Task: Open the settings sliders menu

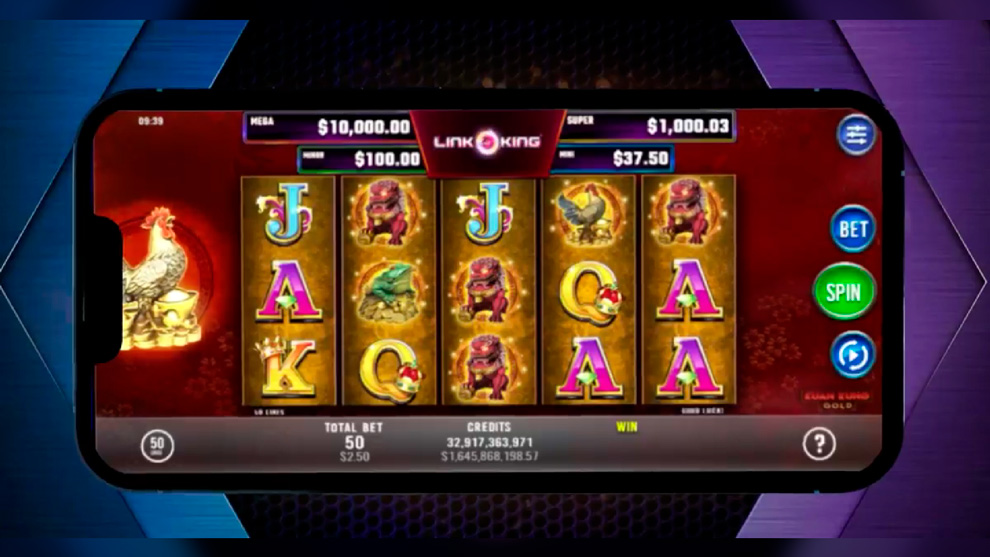Action: pyautogui.click(x=856, y=135)
